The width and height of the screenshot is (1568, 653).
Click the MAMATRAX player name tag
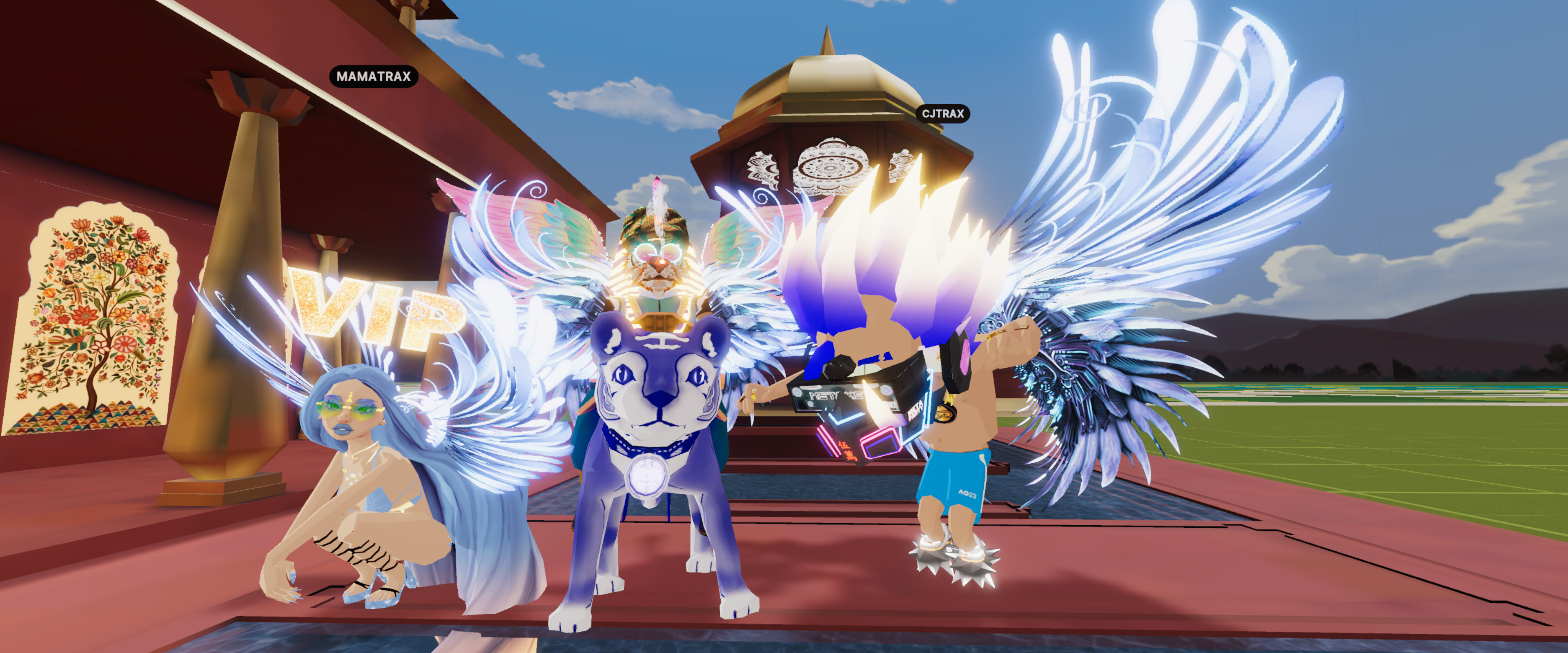[x=374, y=77]
